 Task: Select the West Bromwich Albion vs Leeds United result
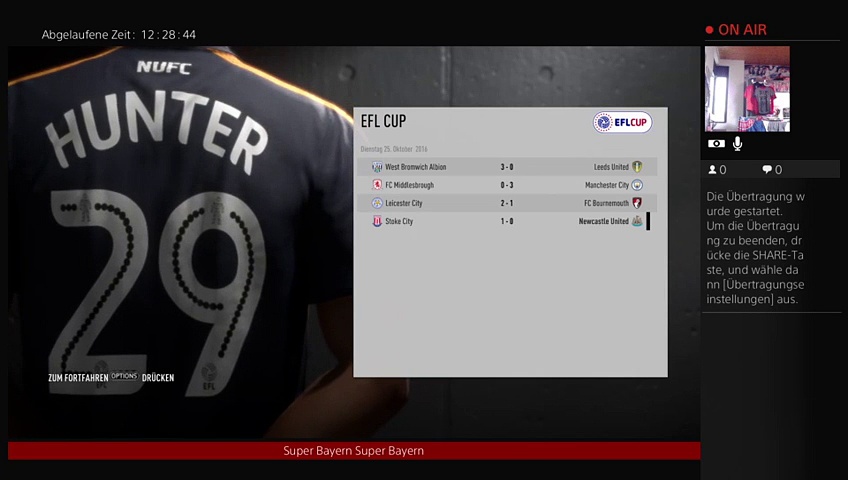point(507,167)
